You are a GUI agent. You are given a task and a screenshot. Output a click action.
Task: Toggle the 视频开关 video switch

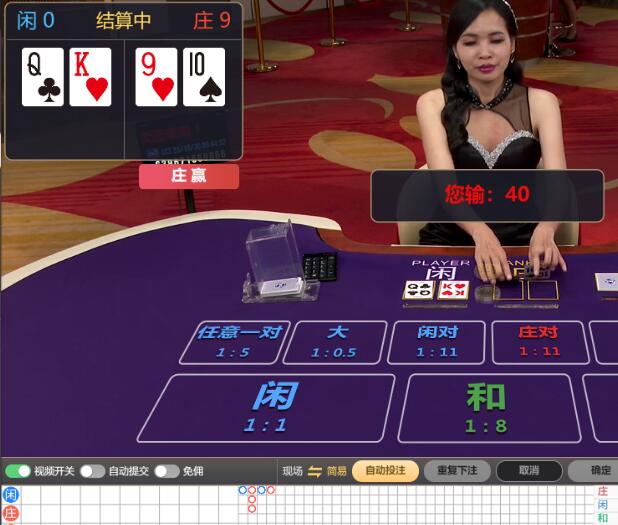(x=18, y=471)
